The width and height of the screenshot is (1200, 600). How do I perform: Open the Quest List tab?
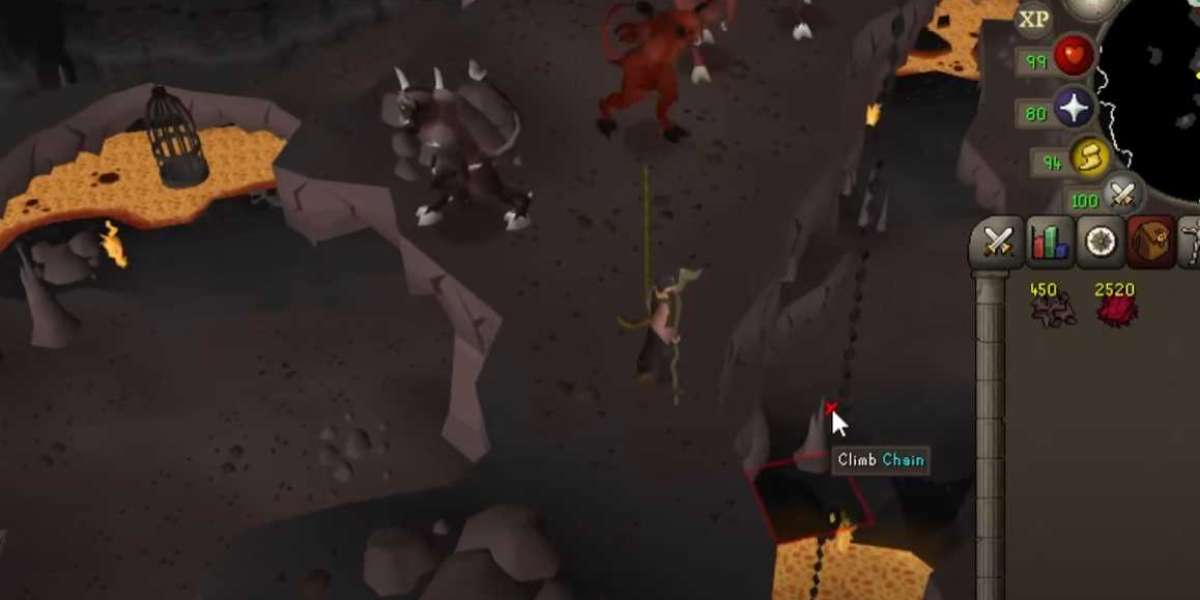[1101, 242]
